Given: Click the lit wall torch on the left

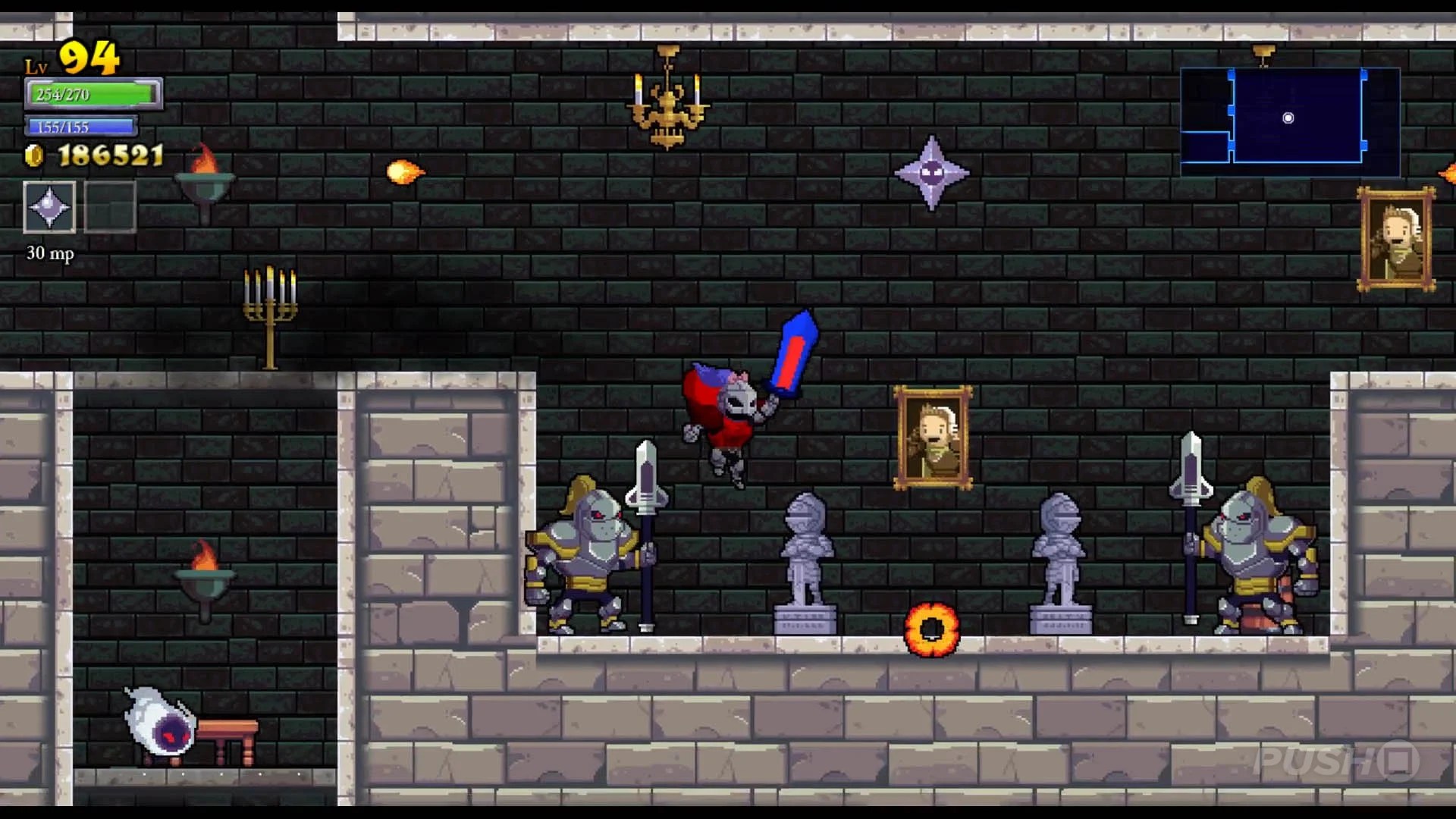Looking at the screenshot, I should pos(205,178).
